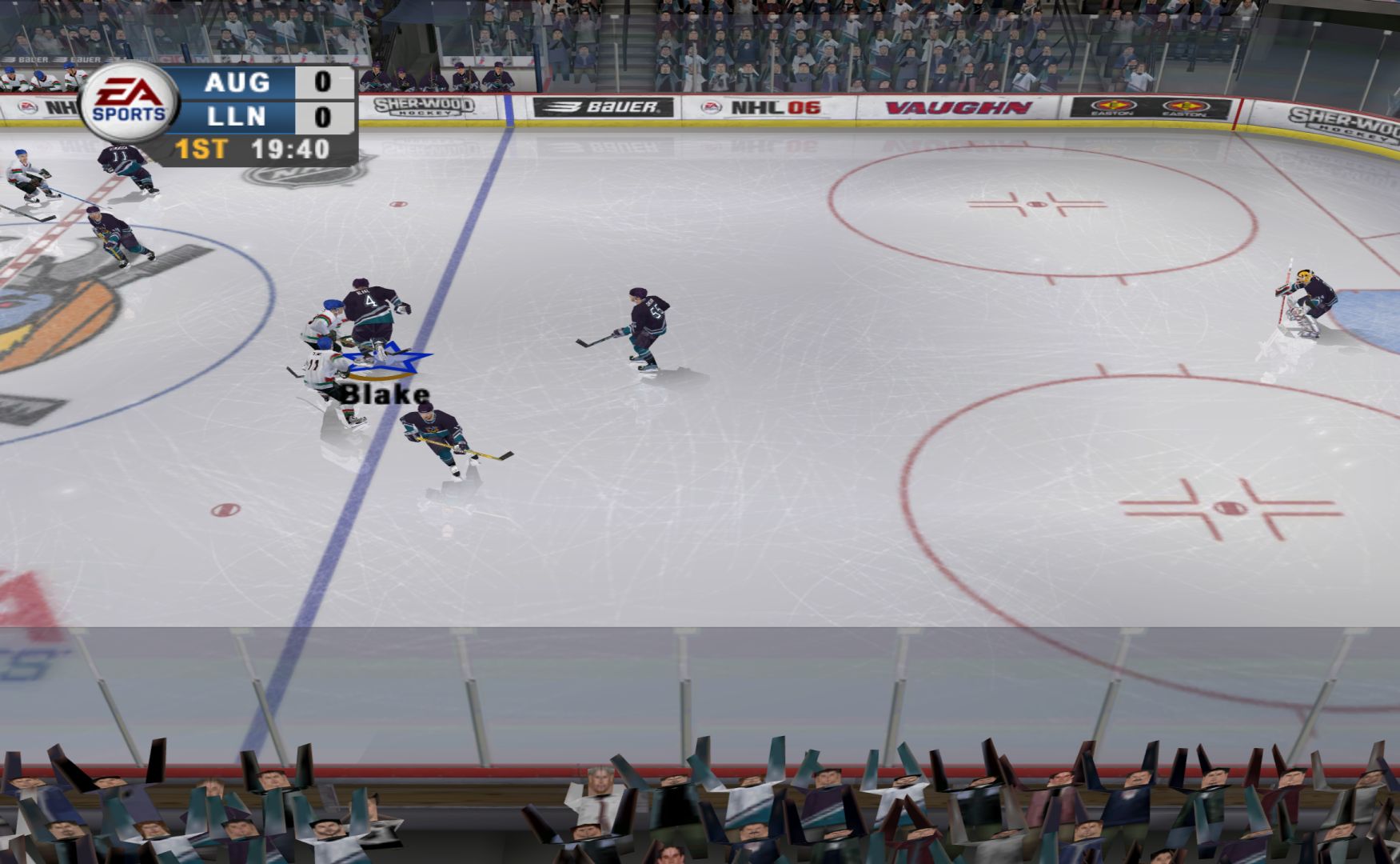Select the player labeled Blake
This screenshot has height=864, width=1400.
(330, 376)
